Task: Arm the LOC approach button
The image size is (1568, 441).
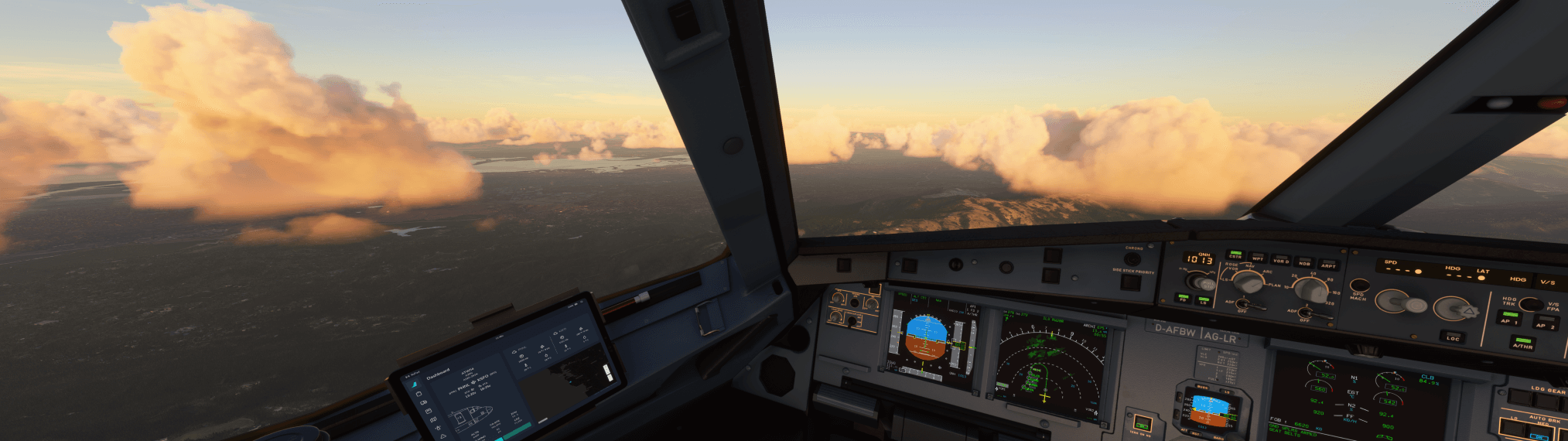Action: click(x=1453, y=336)
